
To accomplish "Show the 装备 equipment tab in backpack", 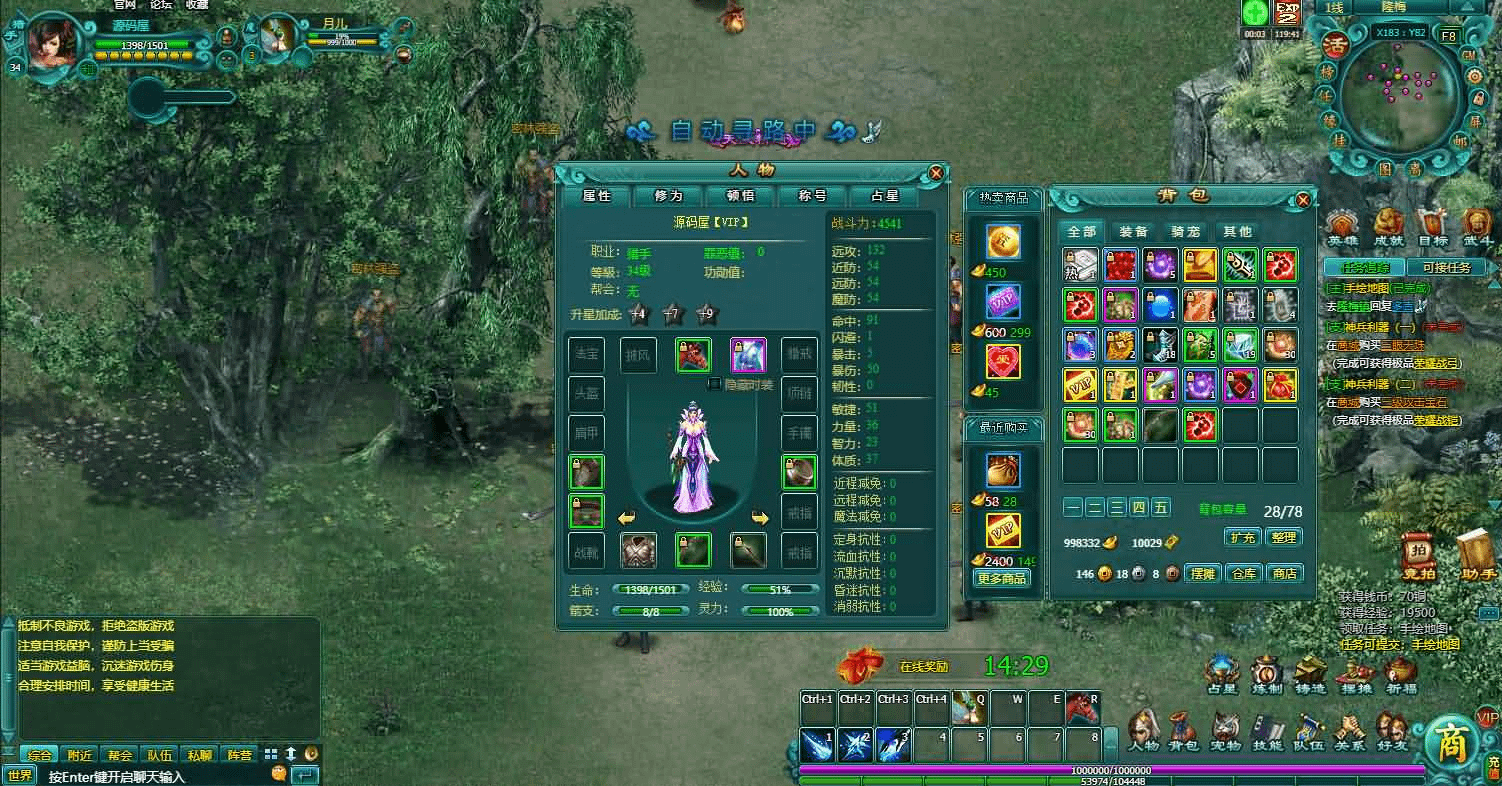I will click(x=1133, y=231).
